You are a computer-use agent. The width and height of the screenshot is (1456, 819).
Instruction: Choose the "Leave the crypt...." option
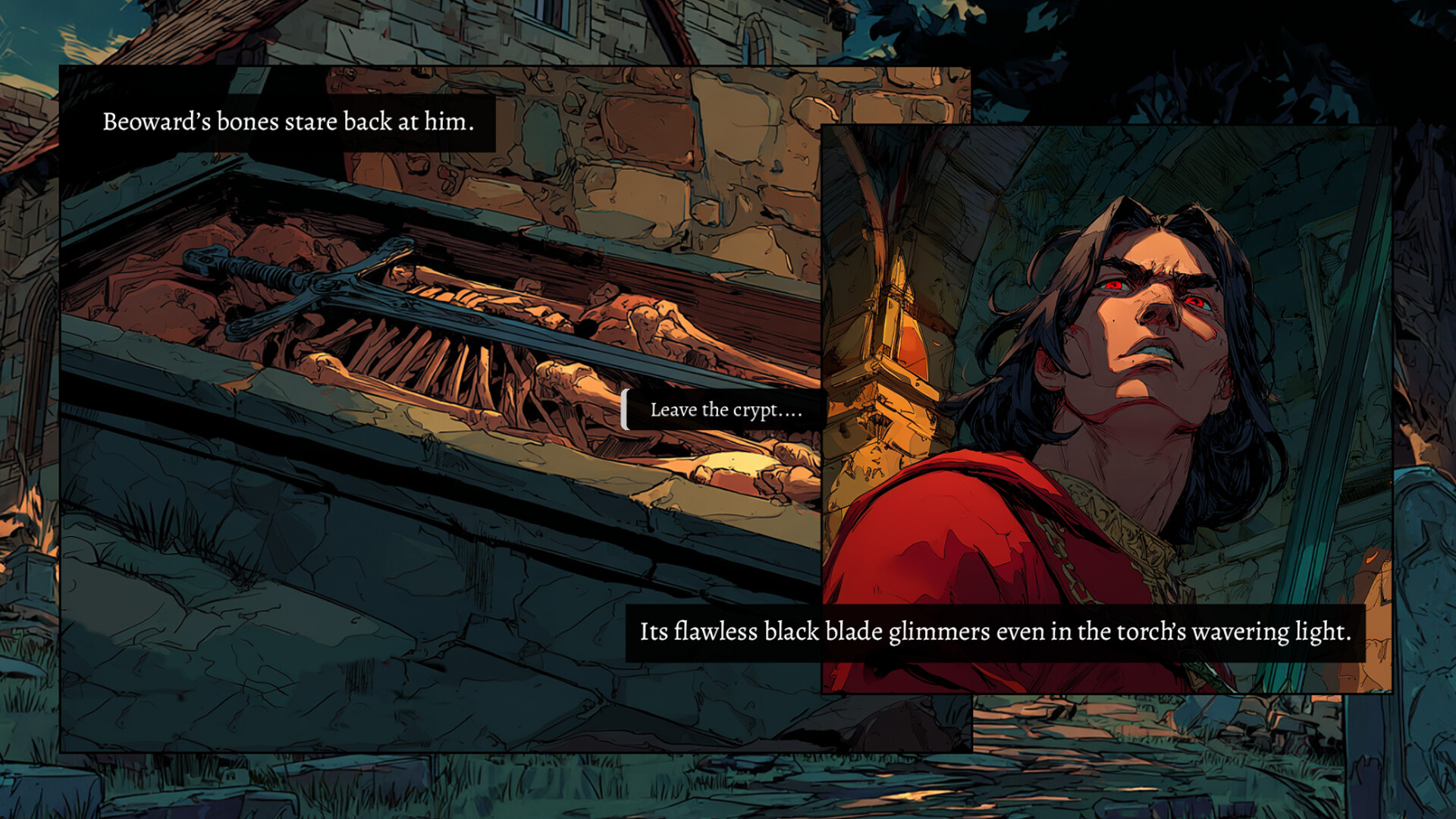[725, 410]
